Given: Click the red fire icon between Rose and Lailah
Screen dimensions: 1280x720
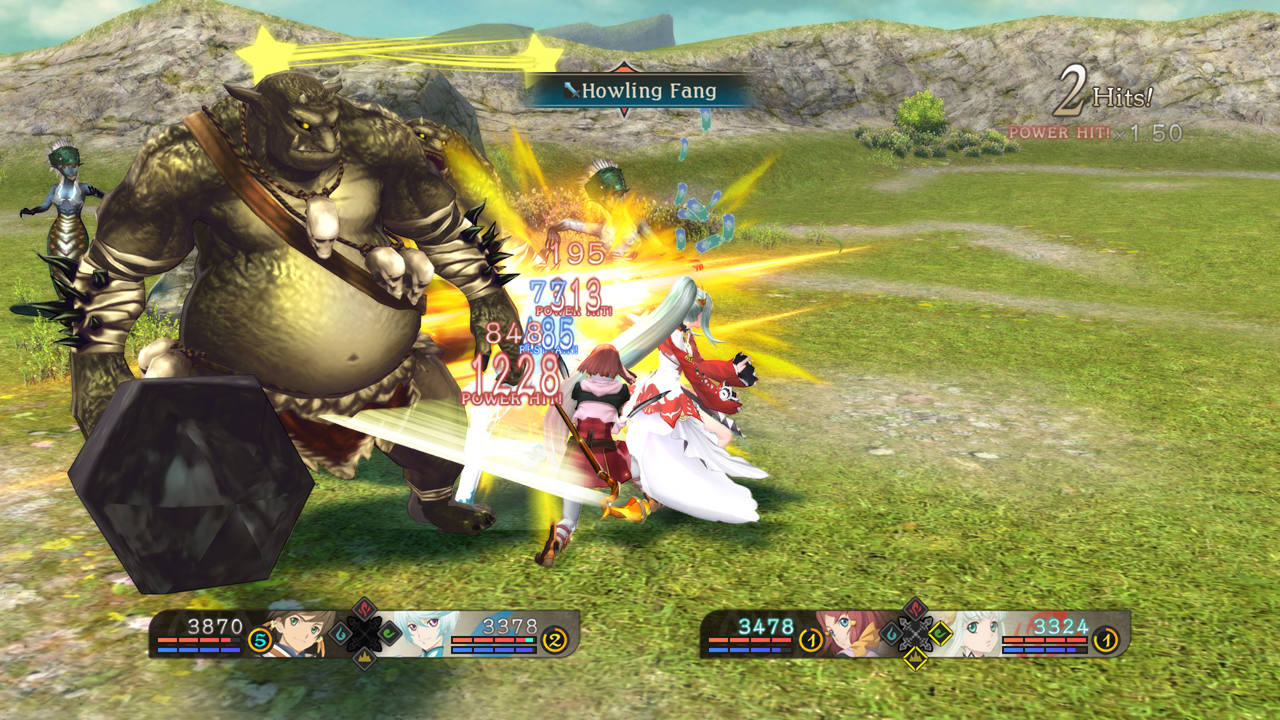Looking at the screenshot, I should pyautogui.click(x=915, y=609).
